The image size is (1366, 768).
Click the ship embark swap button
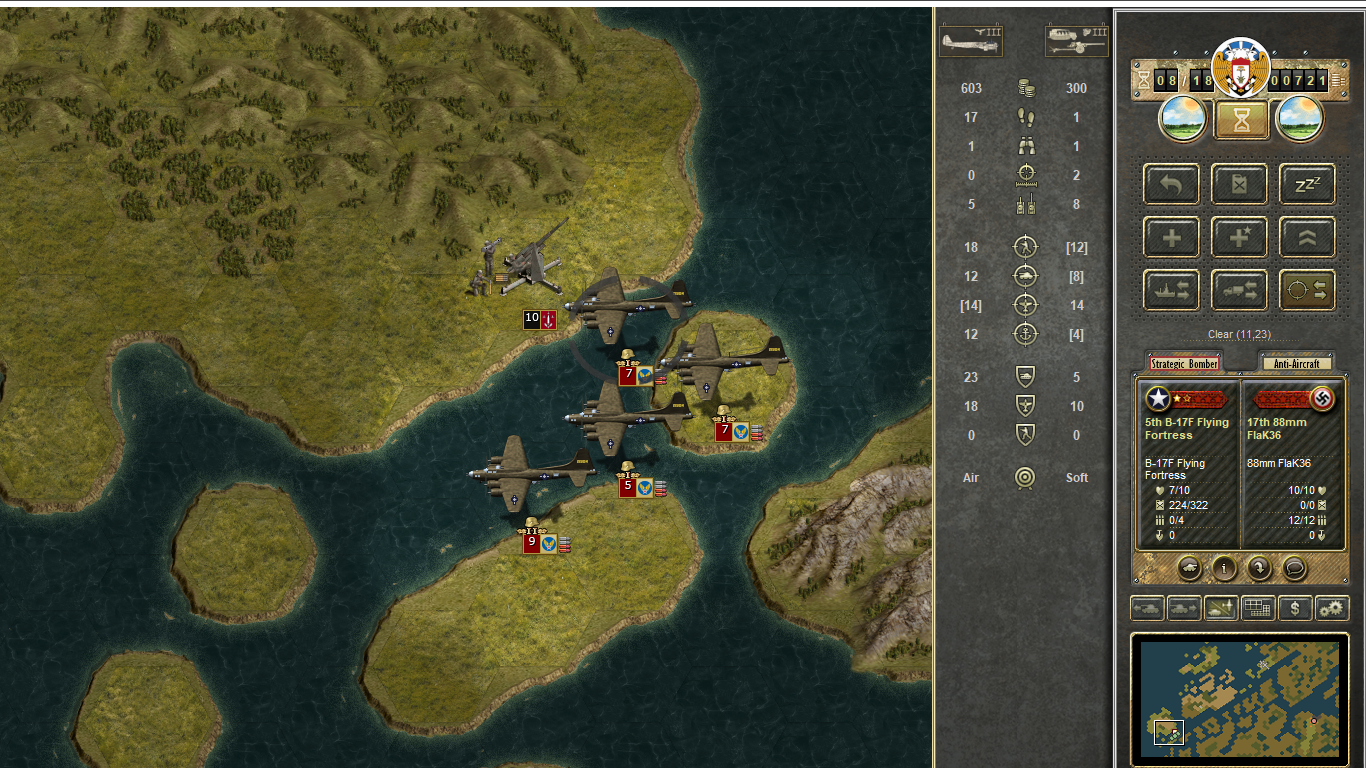[1171, 290]
